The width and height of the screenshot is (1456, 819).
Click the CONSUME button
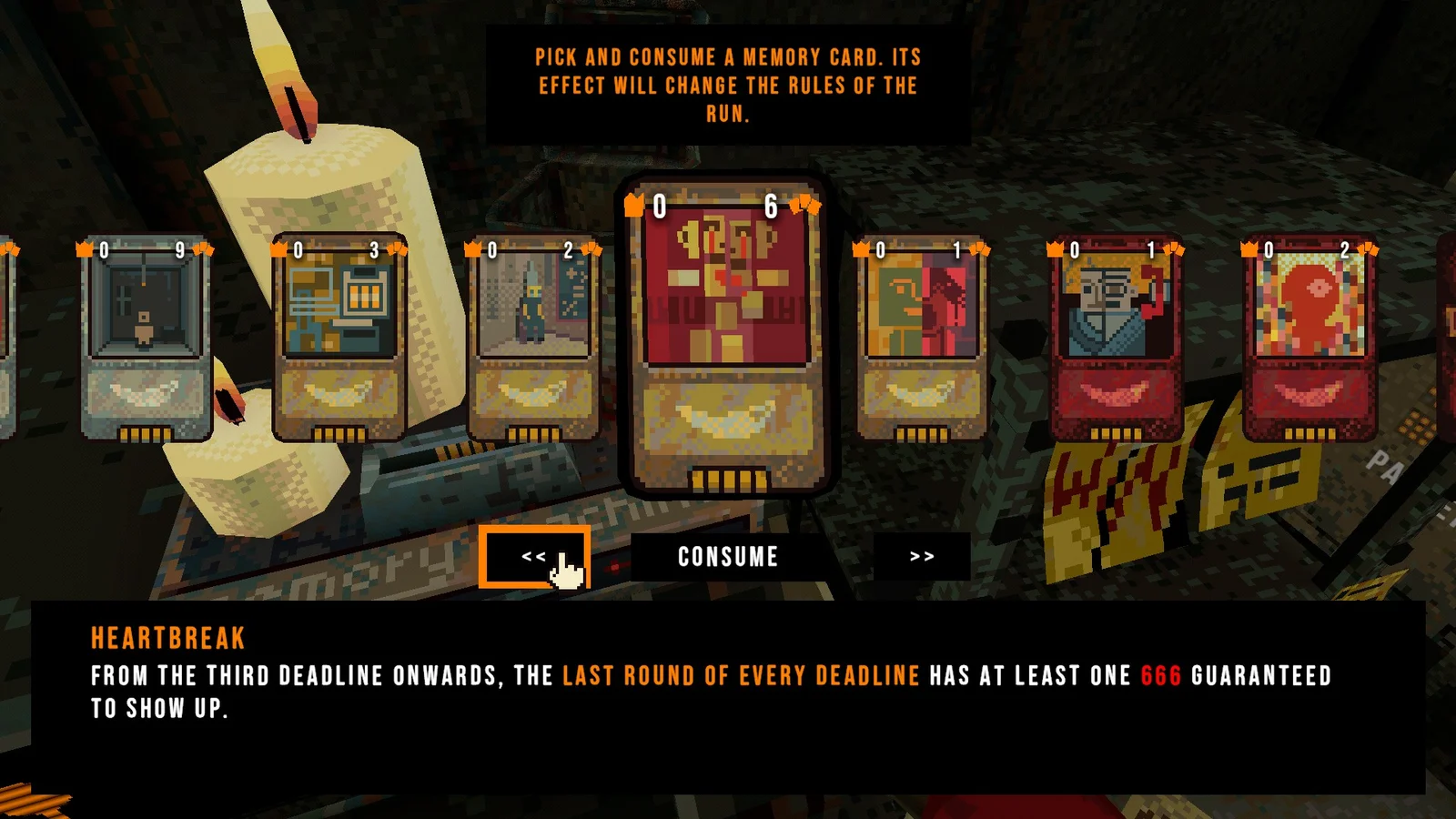[x=728, y=557]
